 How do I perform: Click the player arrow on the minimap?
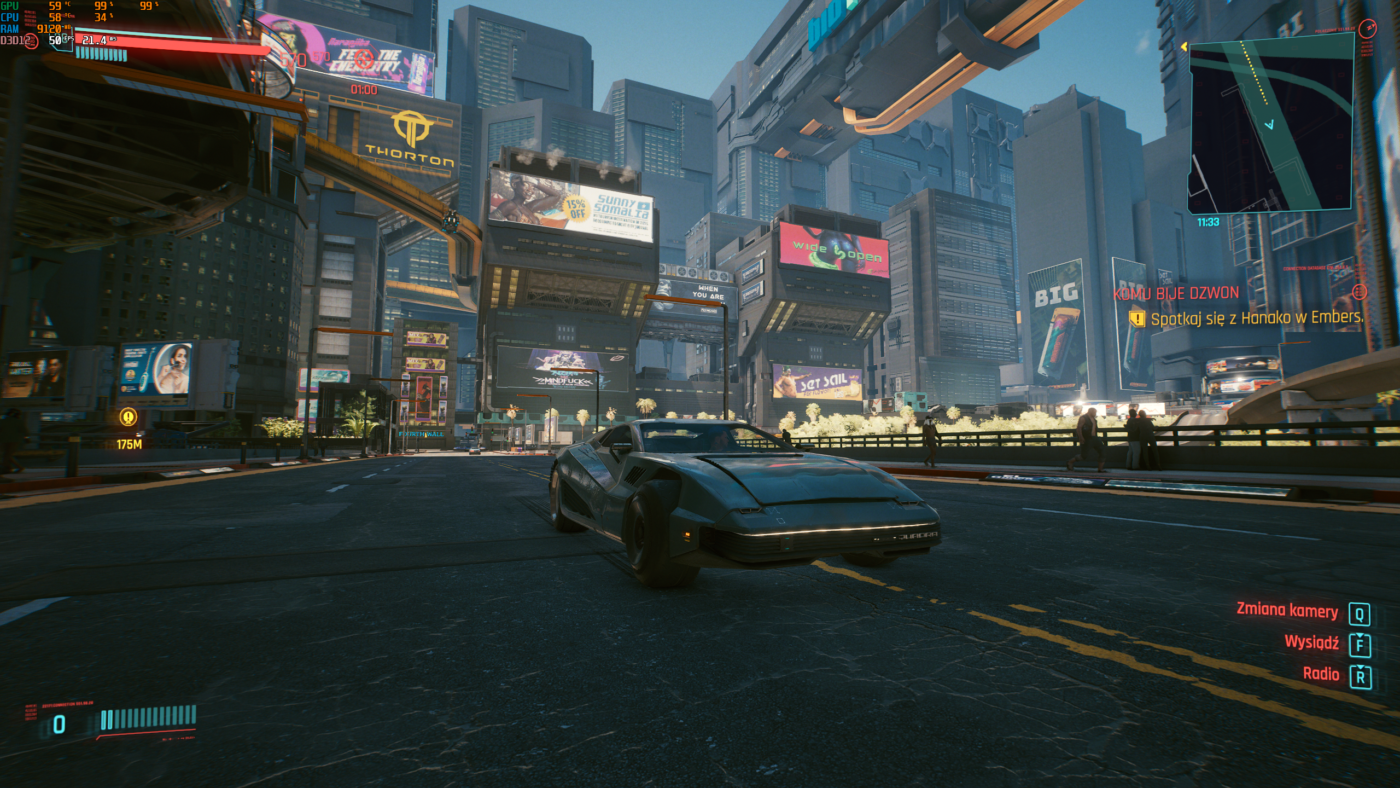click(1269, 125)
